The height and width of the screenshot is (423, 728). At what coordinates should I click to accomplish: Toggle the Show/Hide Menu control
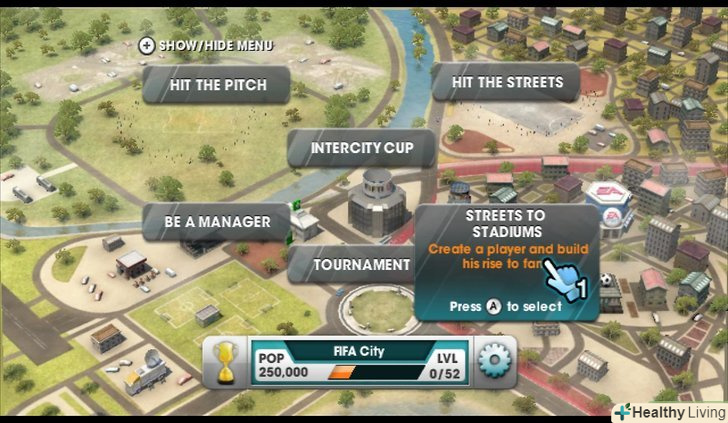pyautogui.click(x=206, y=45)
